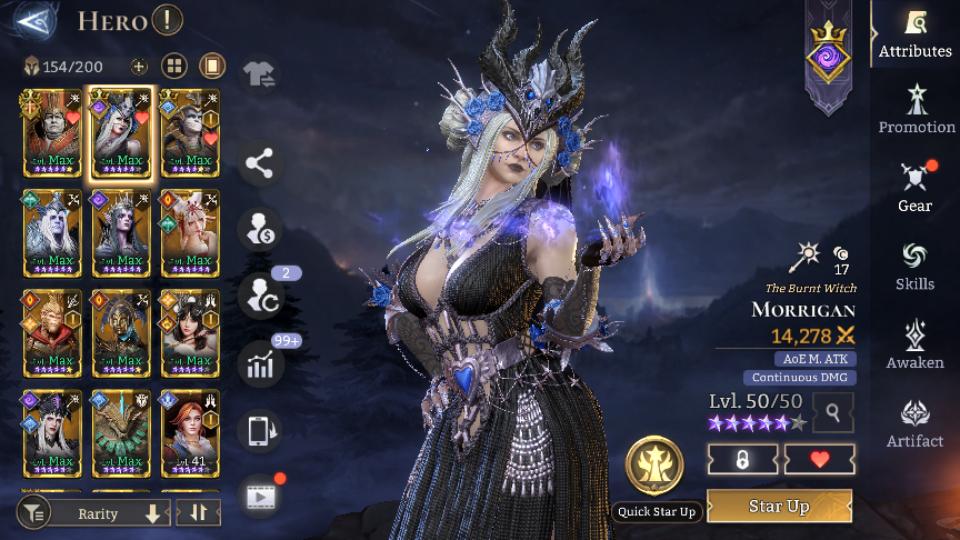This screenshot has width=960, height=540.
Task: Go back with the arrow button
Action: 34,21
